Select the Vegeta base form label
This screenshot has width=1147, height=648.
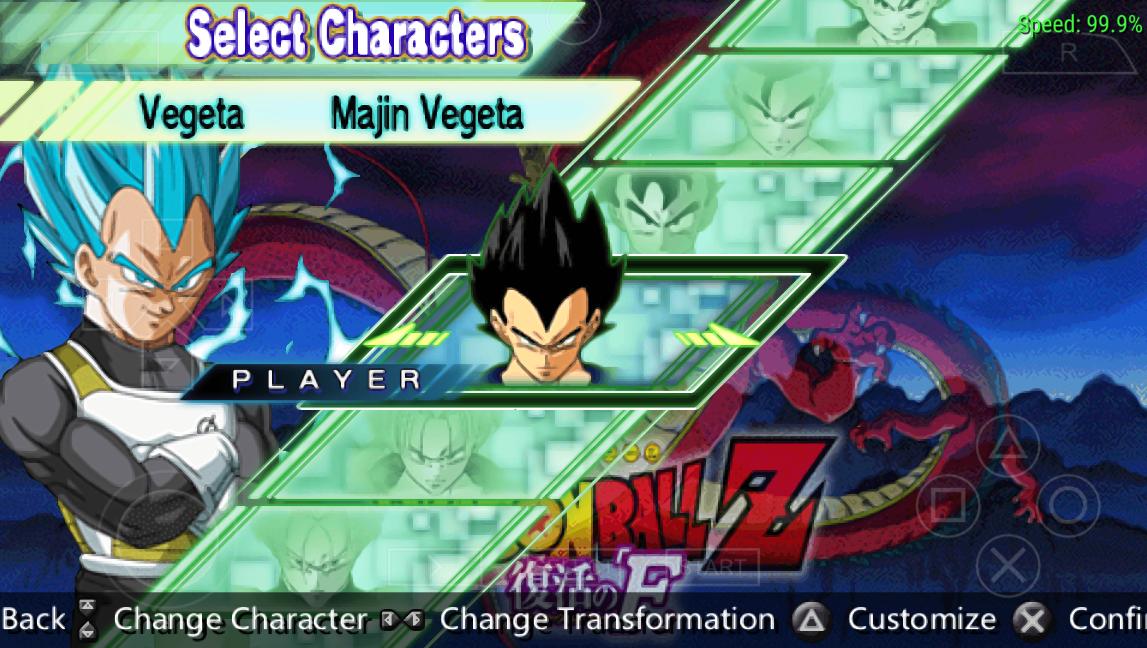(191, 115)
